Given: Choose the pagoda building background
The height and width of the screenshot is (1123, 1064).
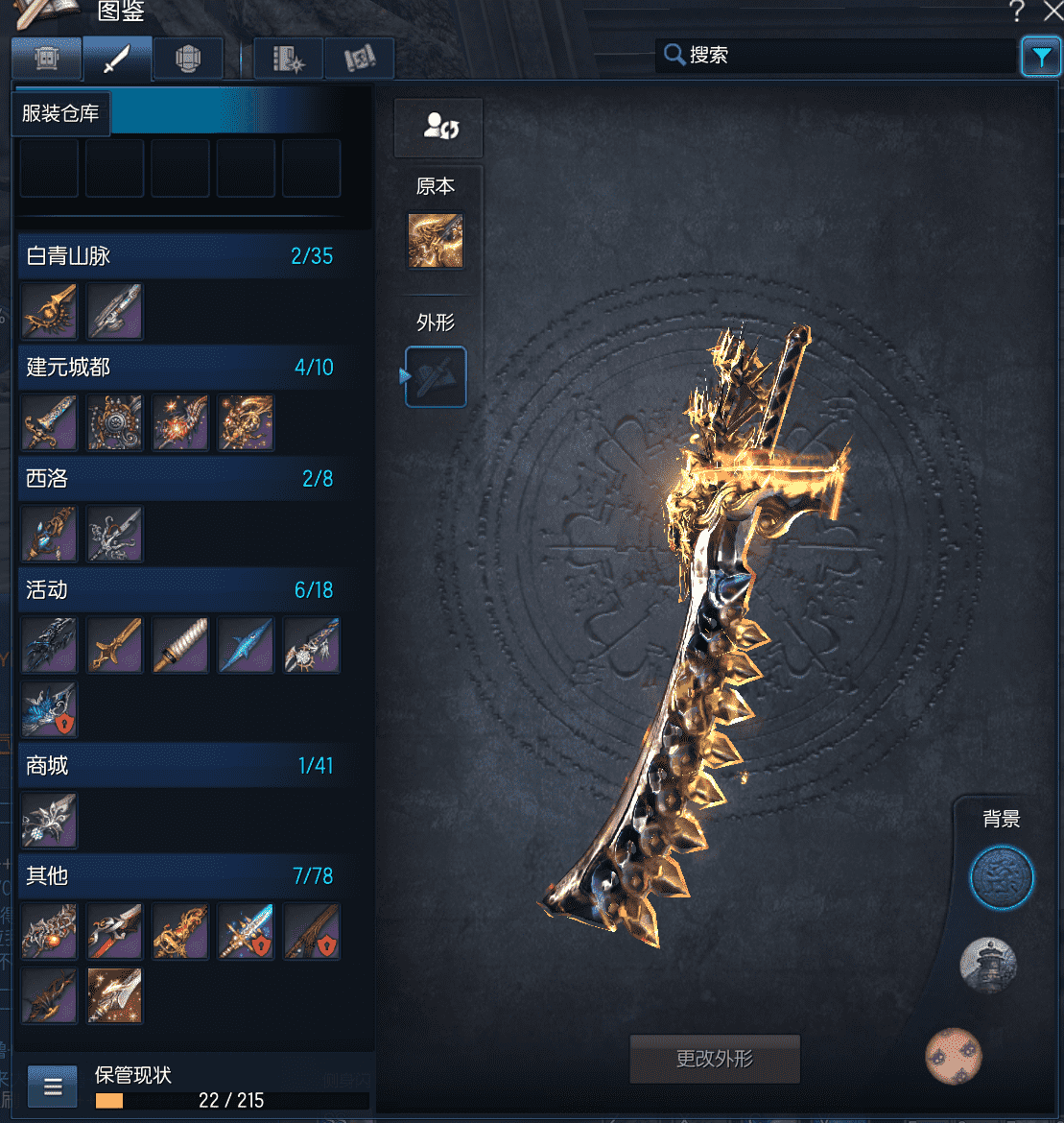Looking at the screenshot, I should coord(988,965).
